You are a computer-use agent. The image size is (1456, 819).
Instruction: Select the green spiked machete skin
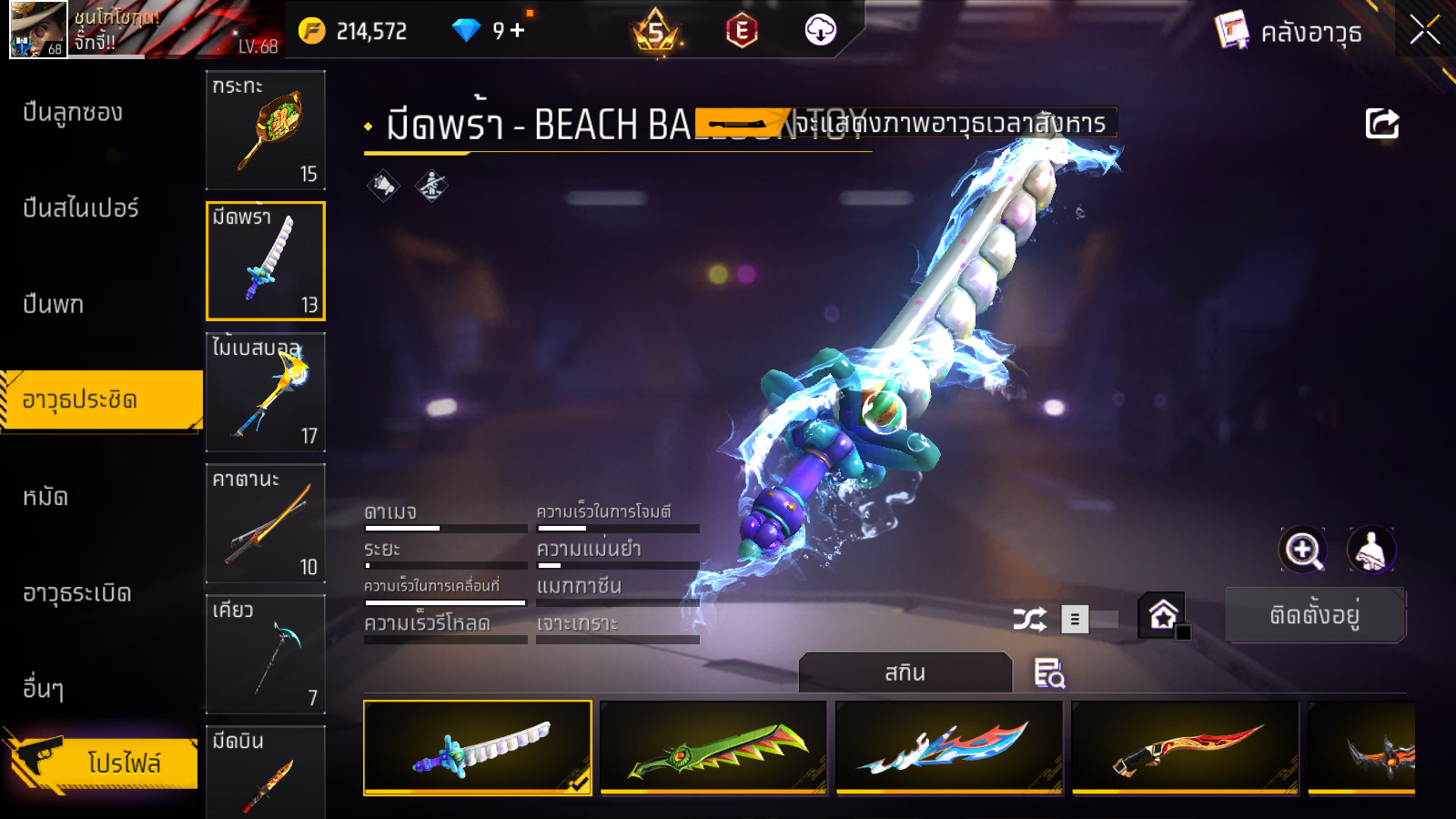click(713, 747)
